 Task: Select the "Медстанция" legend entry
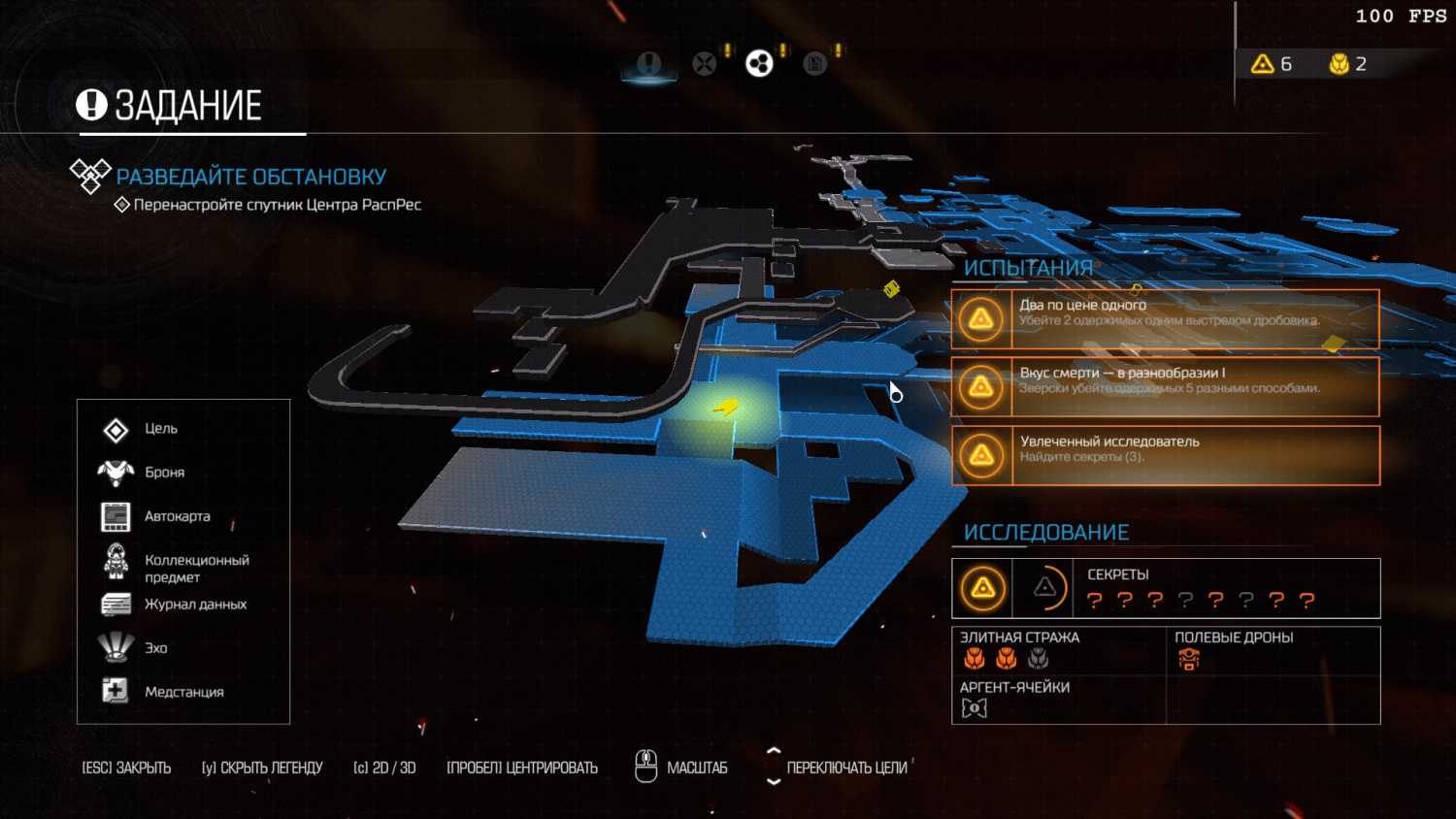pos(183,692)
